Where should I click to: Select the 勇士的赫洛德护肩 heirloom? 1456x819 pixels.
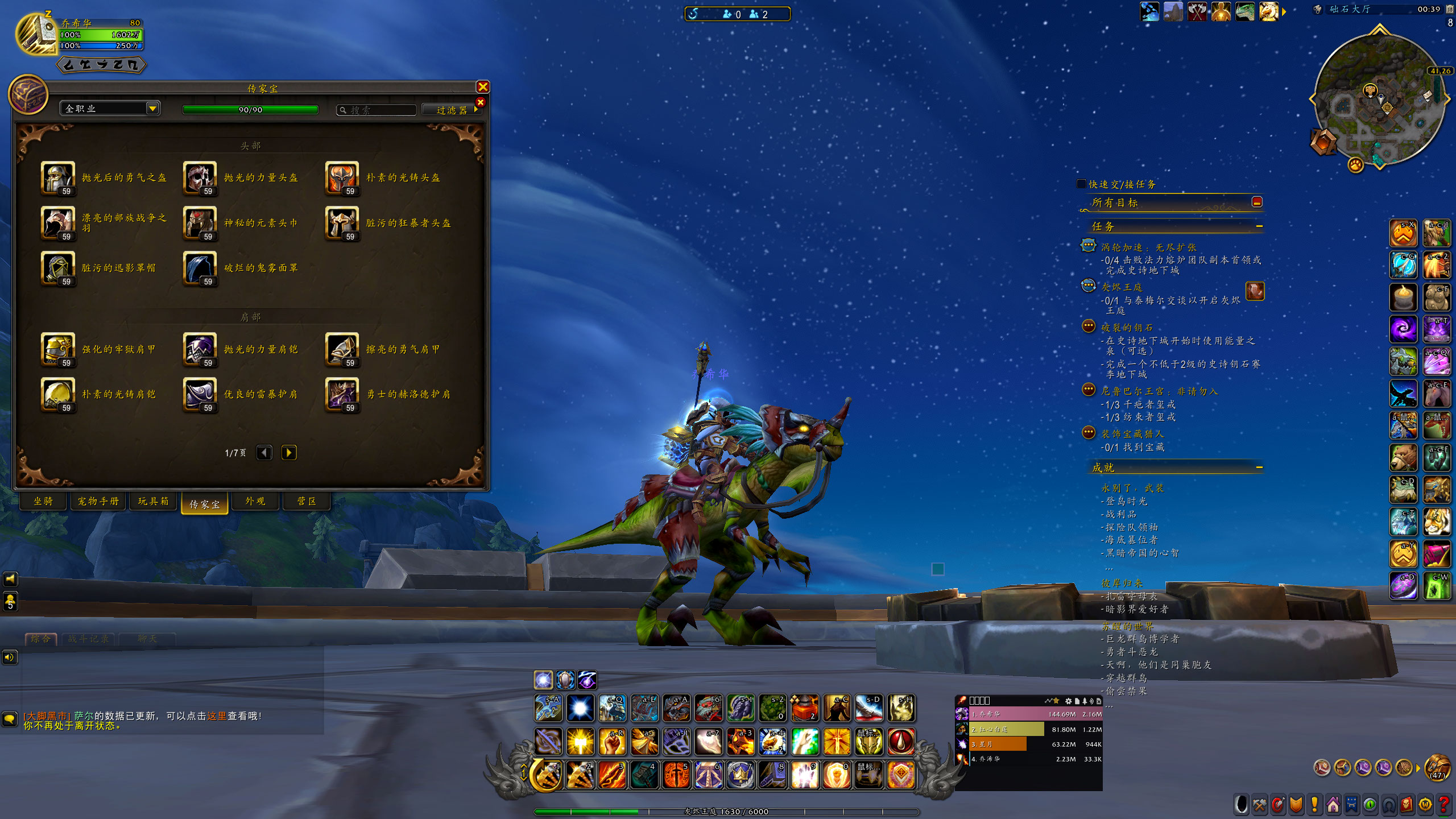pos(342,394)
